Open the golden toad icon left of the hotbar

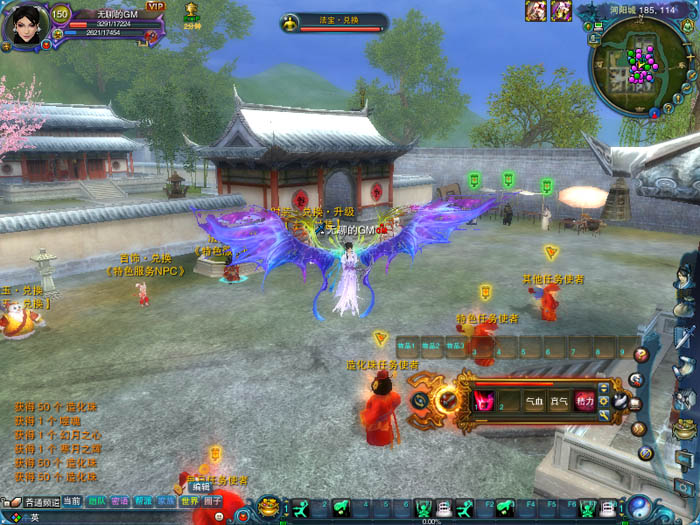(270, 508)
